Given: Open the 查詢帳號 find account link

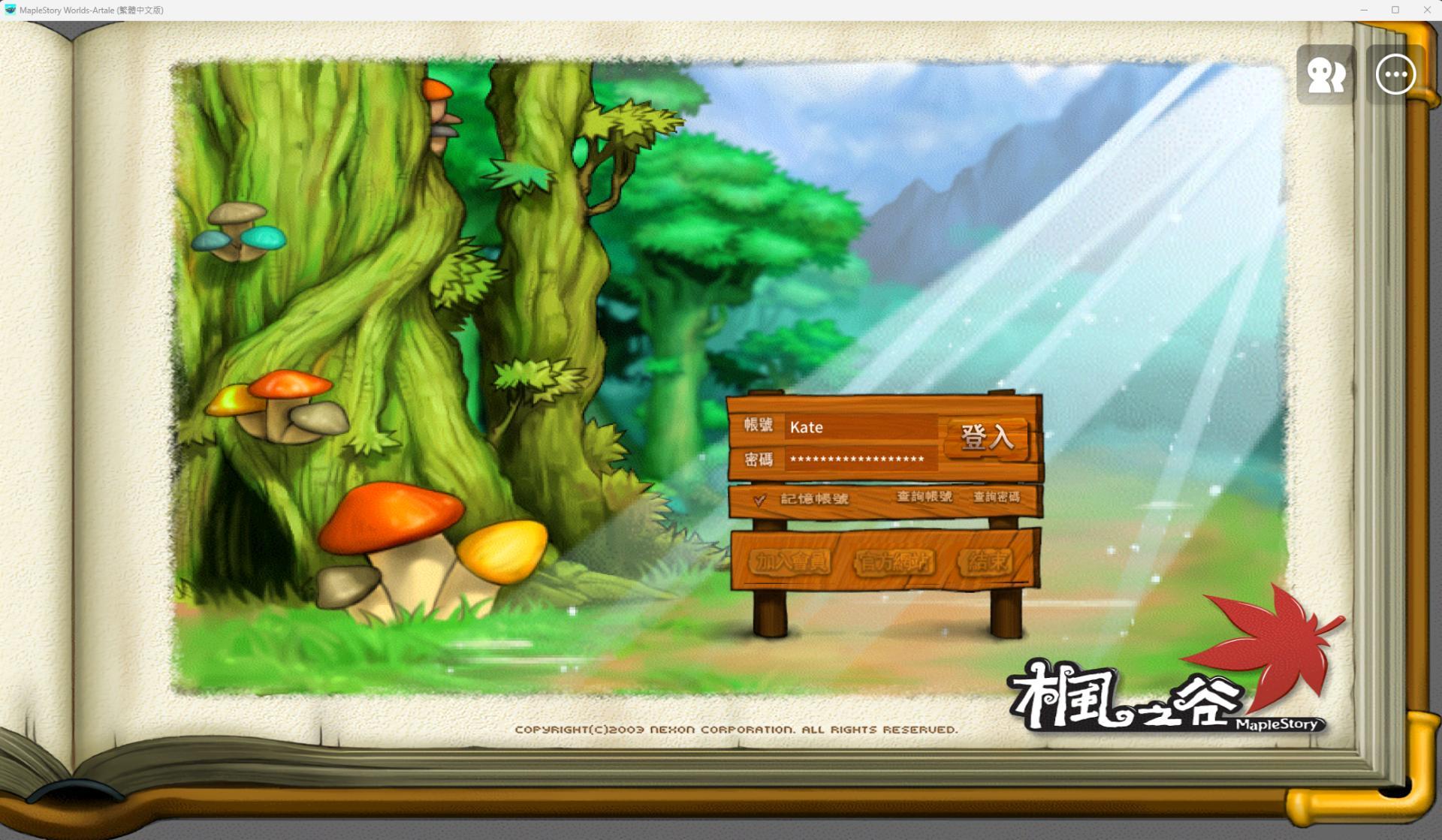Looking at the screenshot, I should 925,496.
